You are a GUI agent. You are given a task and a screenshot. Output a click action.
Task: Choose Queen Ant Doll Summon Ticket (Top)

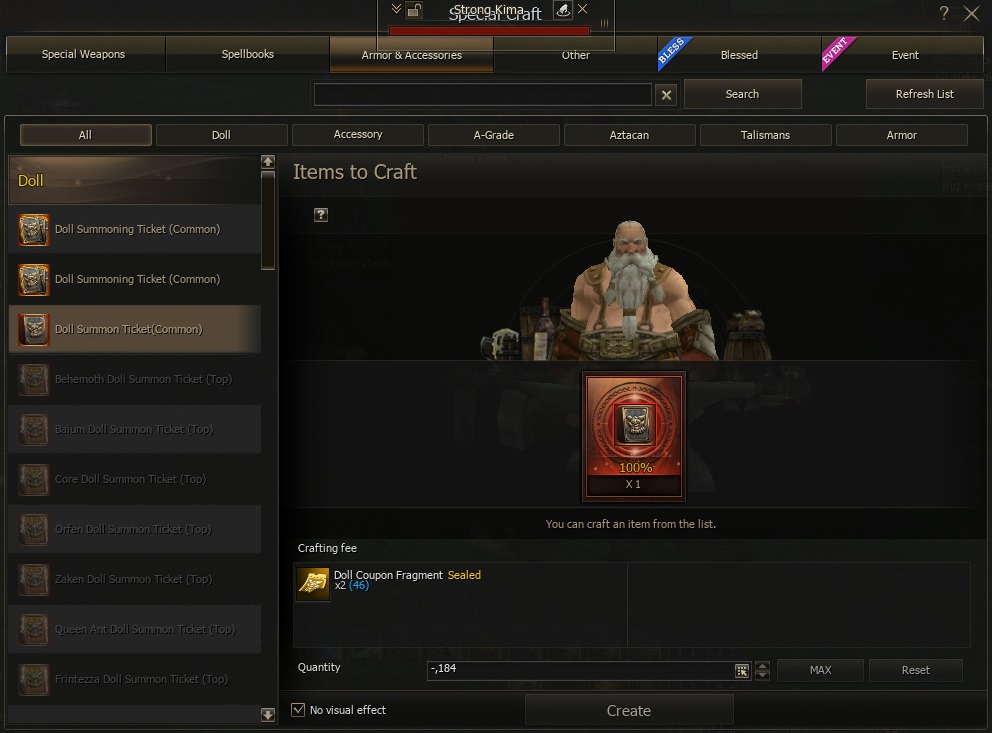[x=134, y=629]
